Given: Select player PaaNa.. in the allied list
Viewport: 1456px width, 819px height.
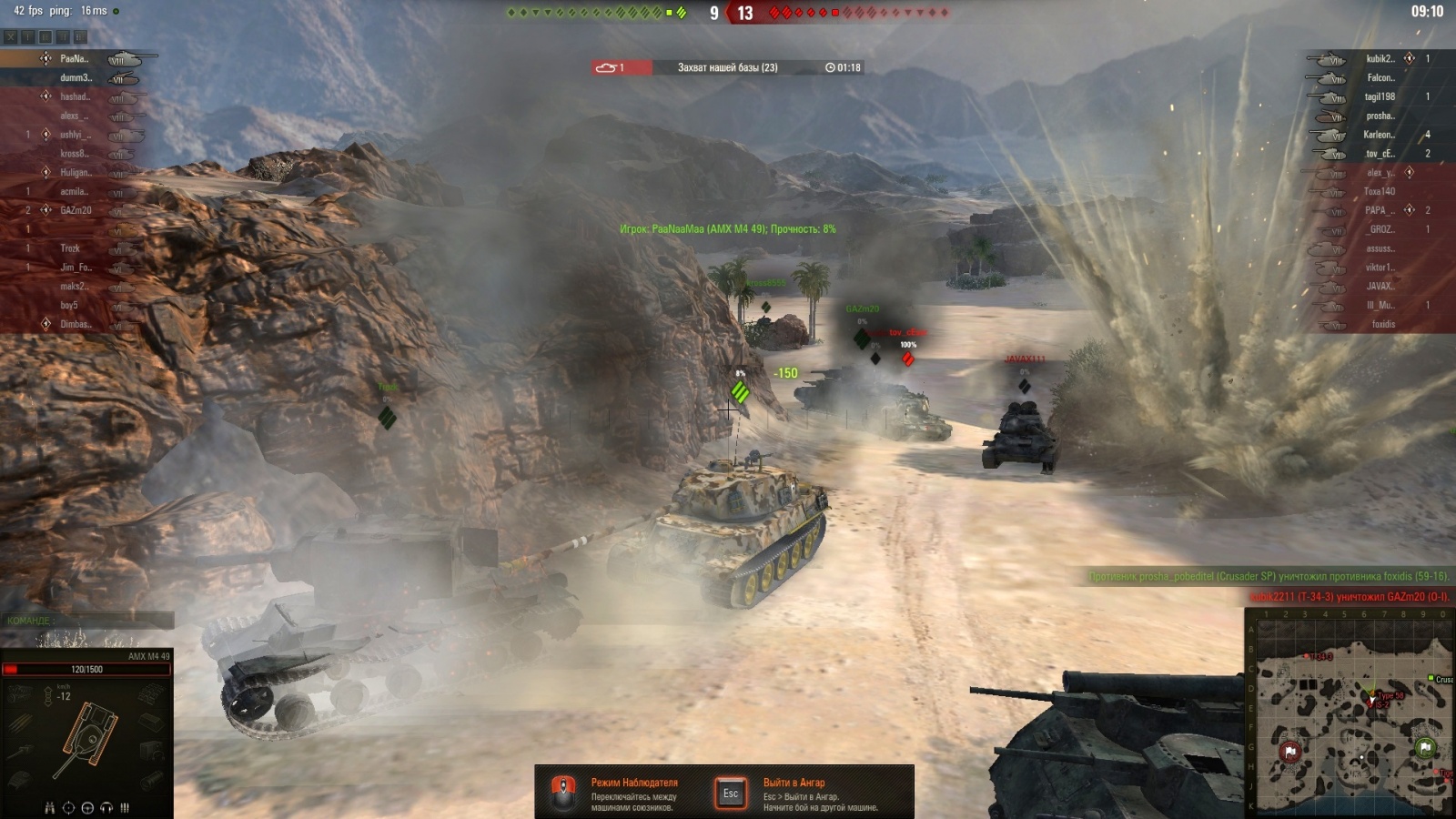Looking at the screenshot, I should click(x=73, y=58).
